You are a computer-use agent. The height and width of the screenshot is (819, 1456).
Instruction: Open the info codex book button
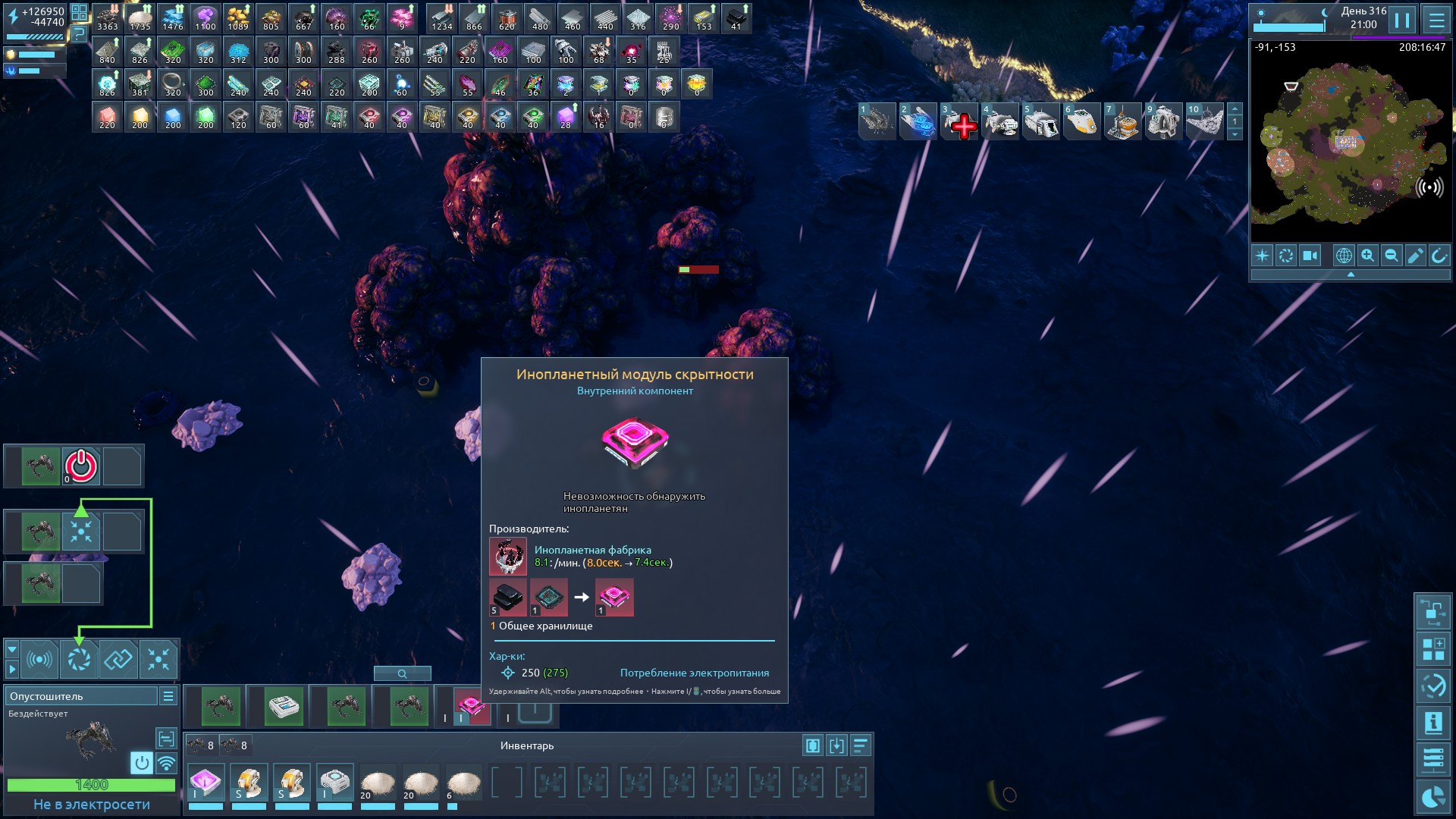pyautogui.click(x=1432, y=723)
